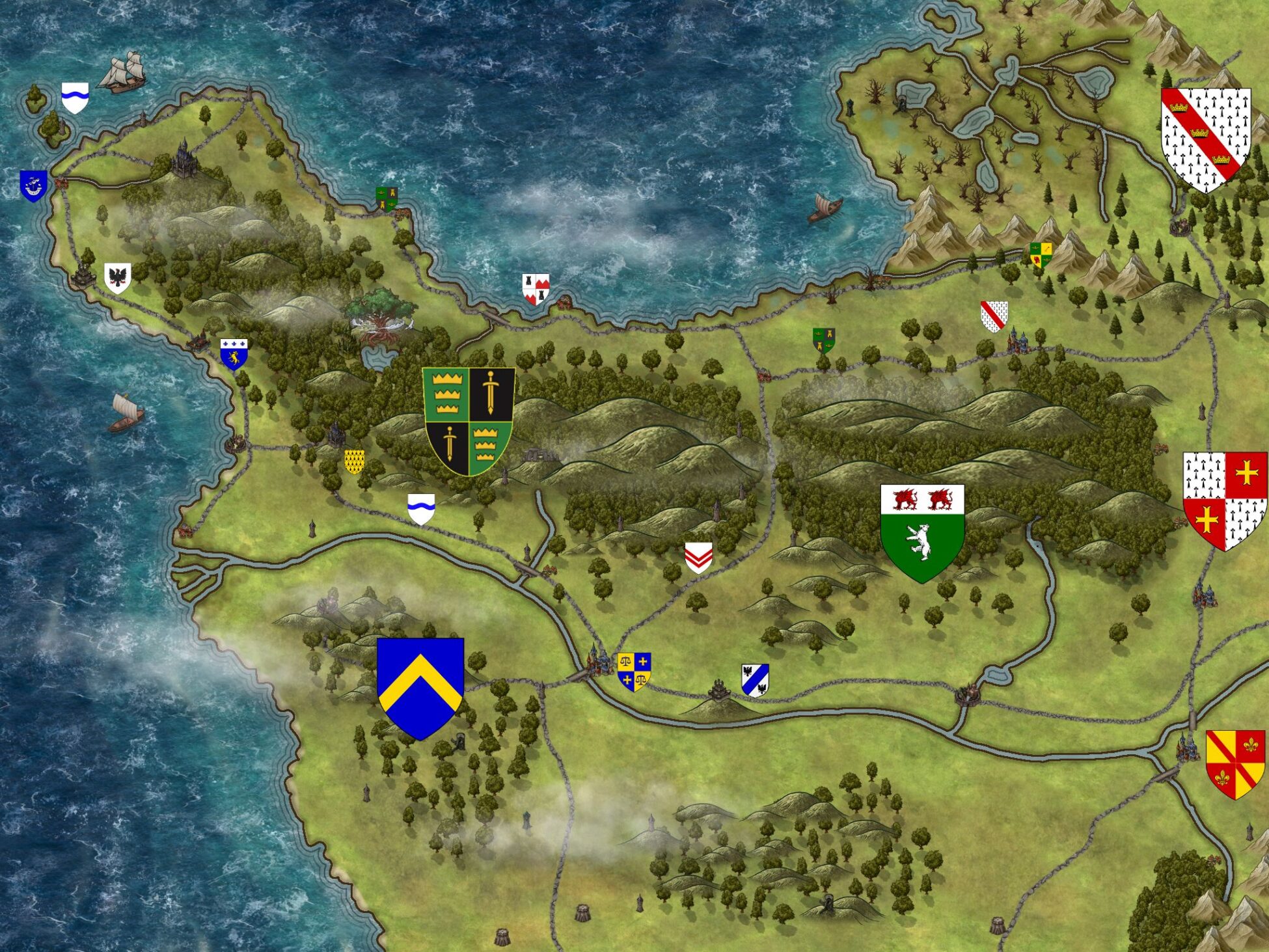The image size is (1269, 952).
Task: Click the blue shield with gold chevron
Action: point(420,687)
